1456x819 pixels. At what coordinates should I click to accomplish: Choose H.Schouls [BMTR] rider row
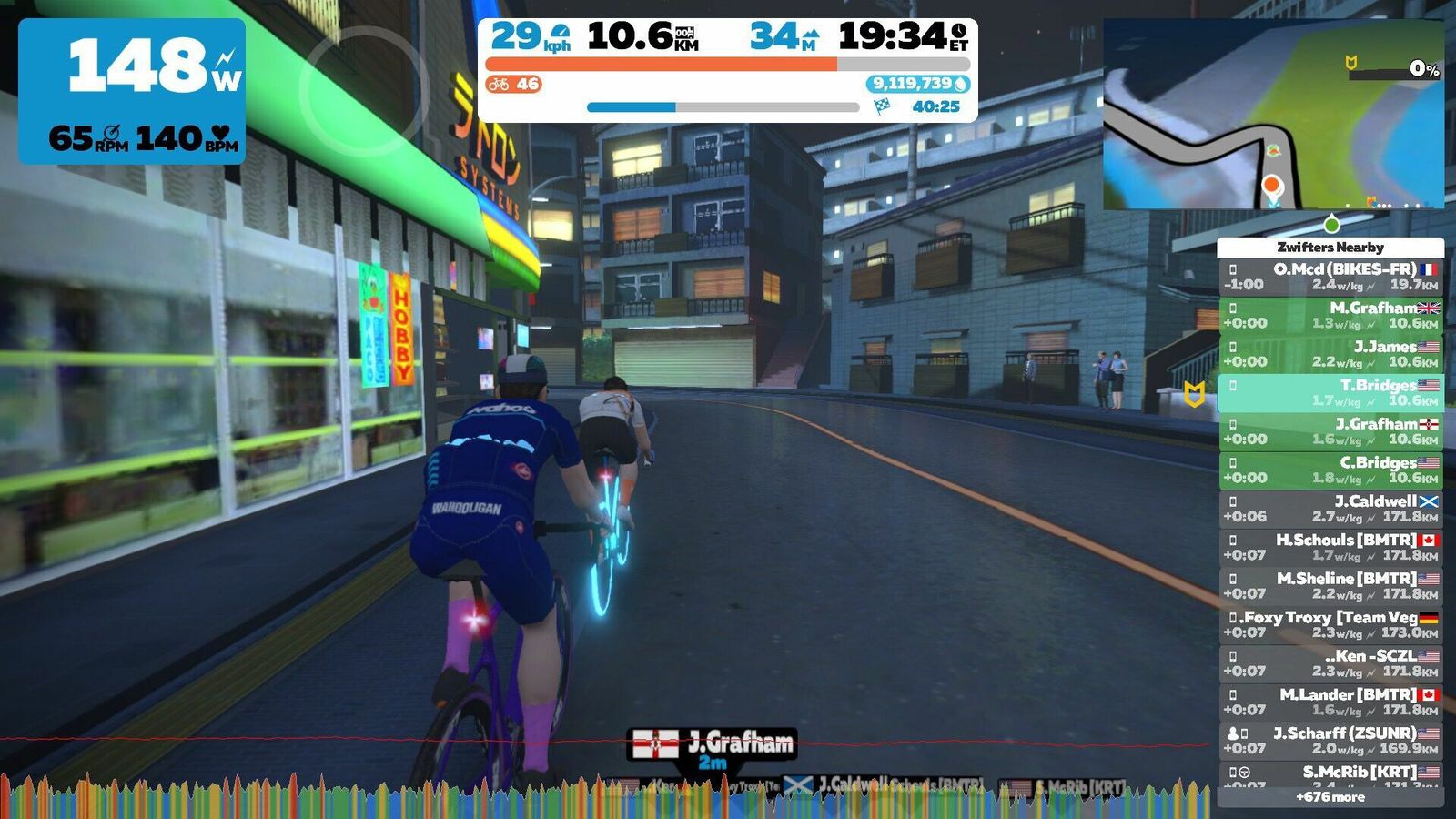click(1330, 547)
